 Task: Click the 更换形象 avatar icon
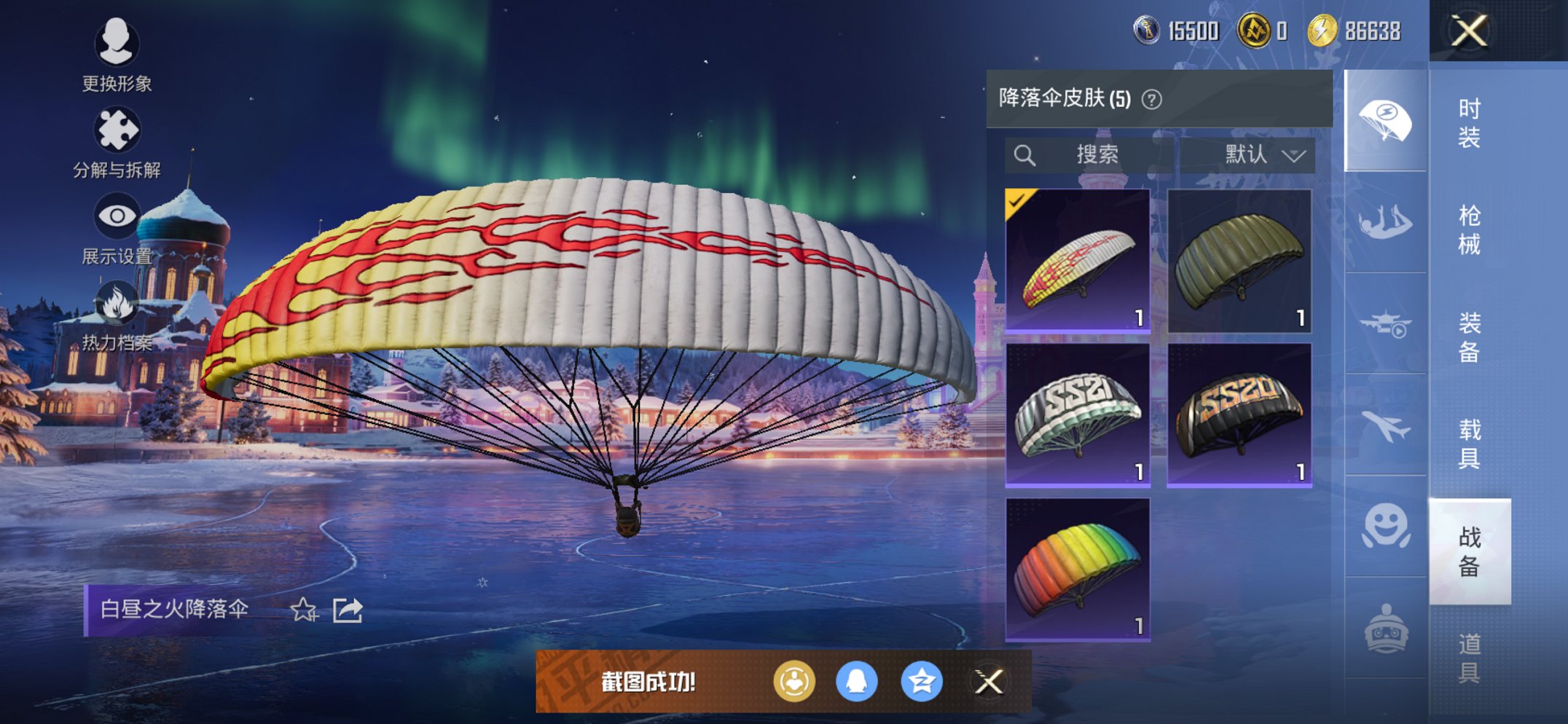tap(117, 45)
